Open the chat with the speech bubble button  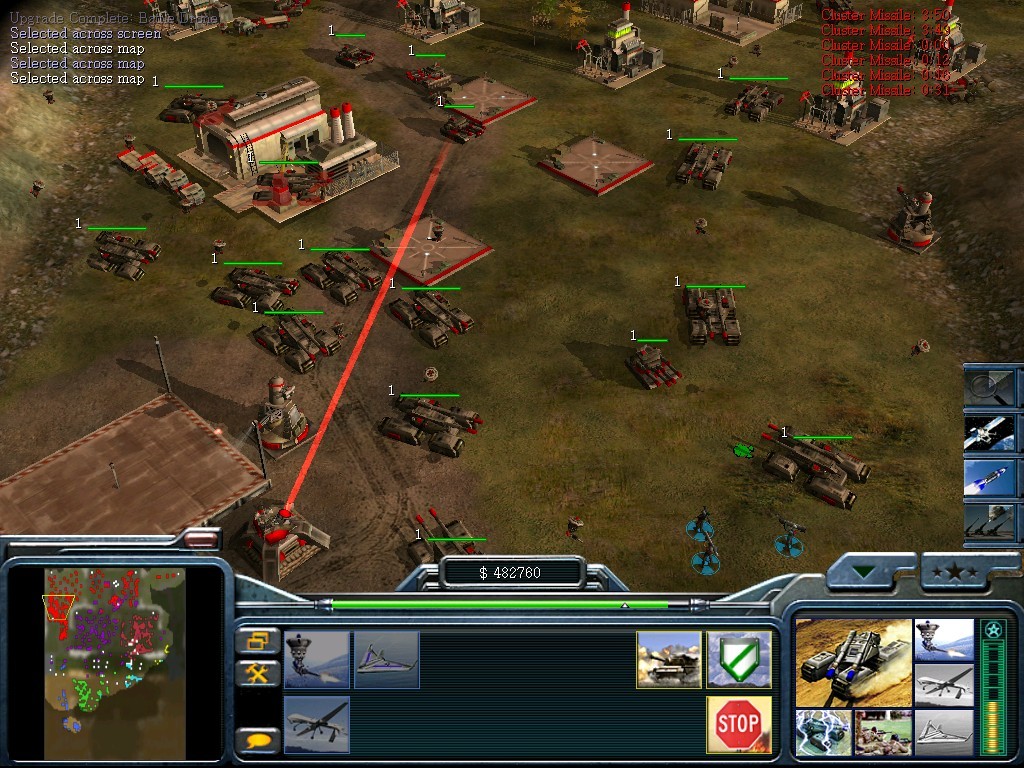(x=257, y=741)
